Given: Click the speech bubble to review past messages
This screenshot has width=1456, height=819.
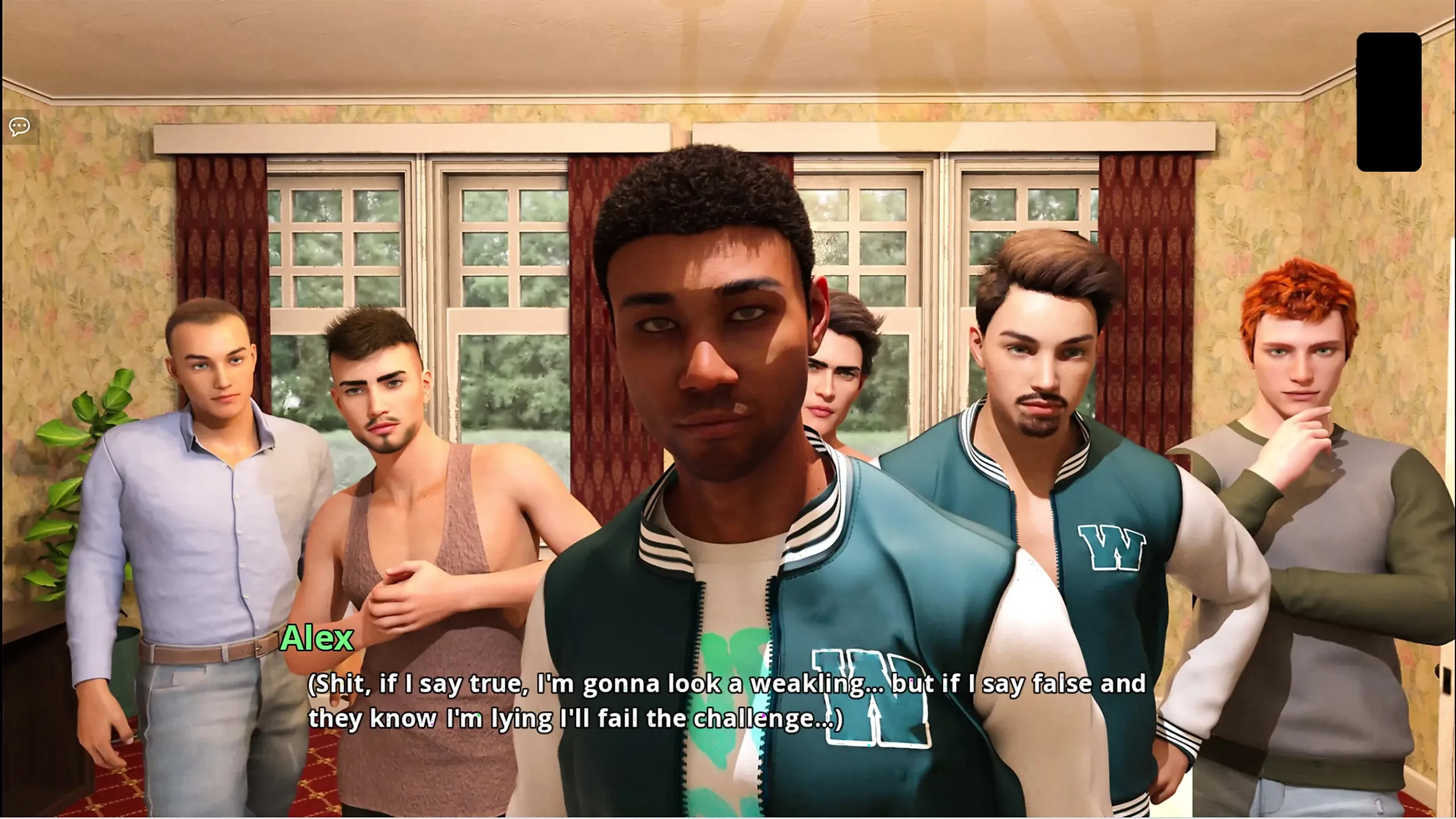Looking at the screenshot, I should click(19, 125).
